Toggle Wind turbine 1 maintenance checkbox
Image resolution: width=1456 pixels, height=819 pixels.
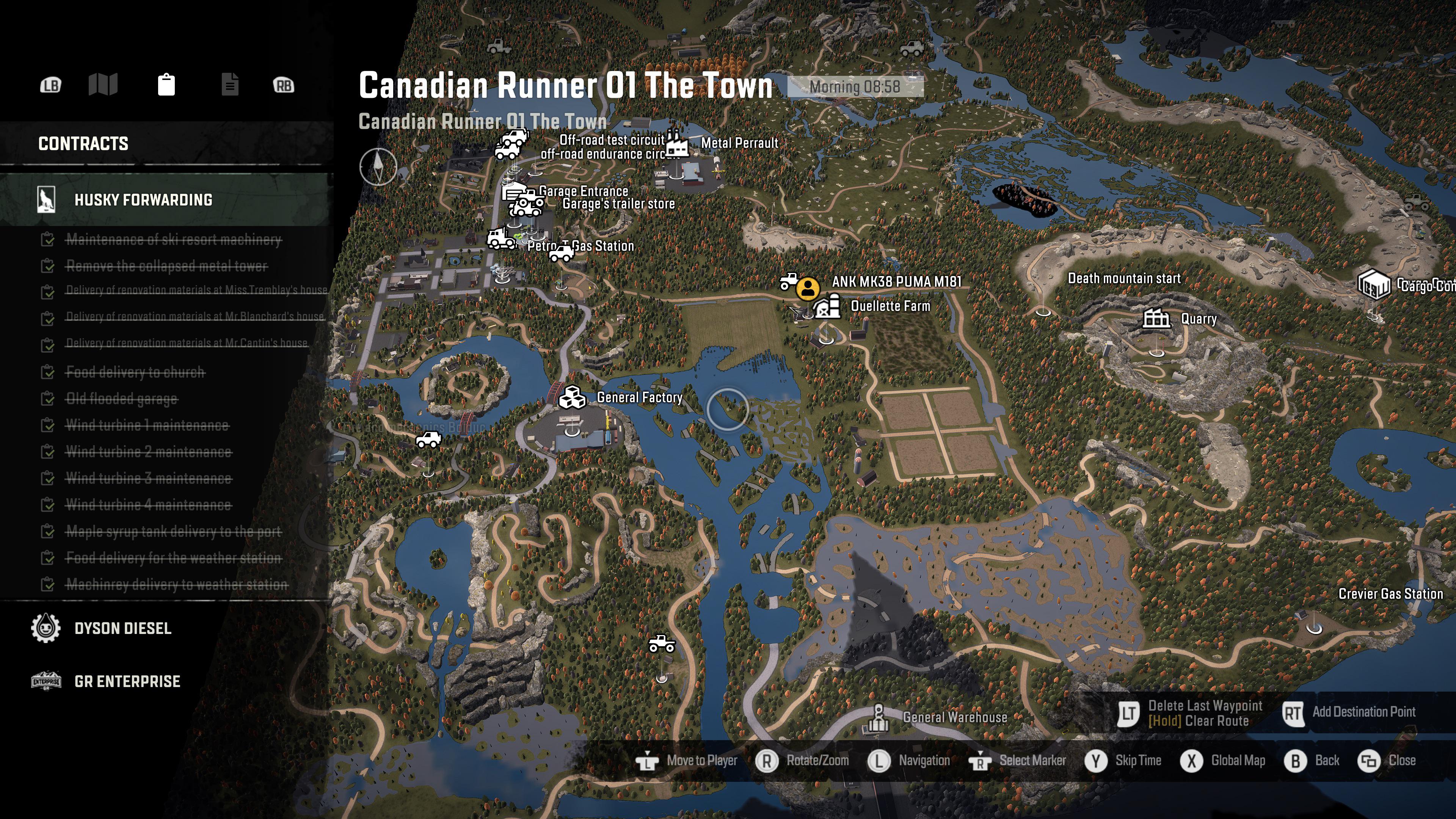[48, 425]
